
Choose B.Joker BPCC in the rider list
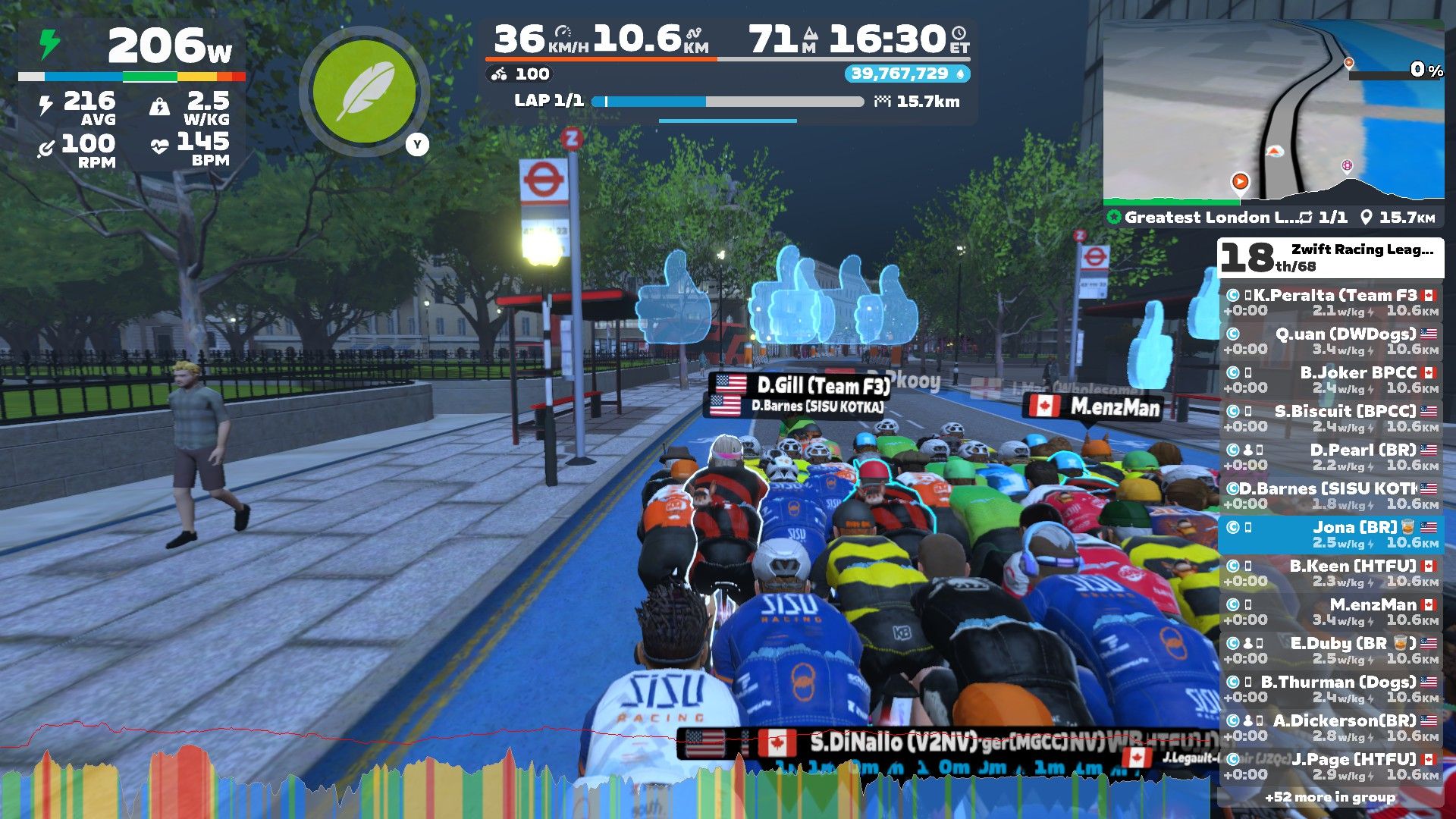point(1331,379)
